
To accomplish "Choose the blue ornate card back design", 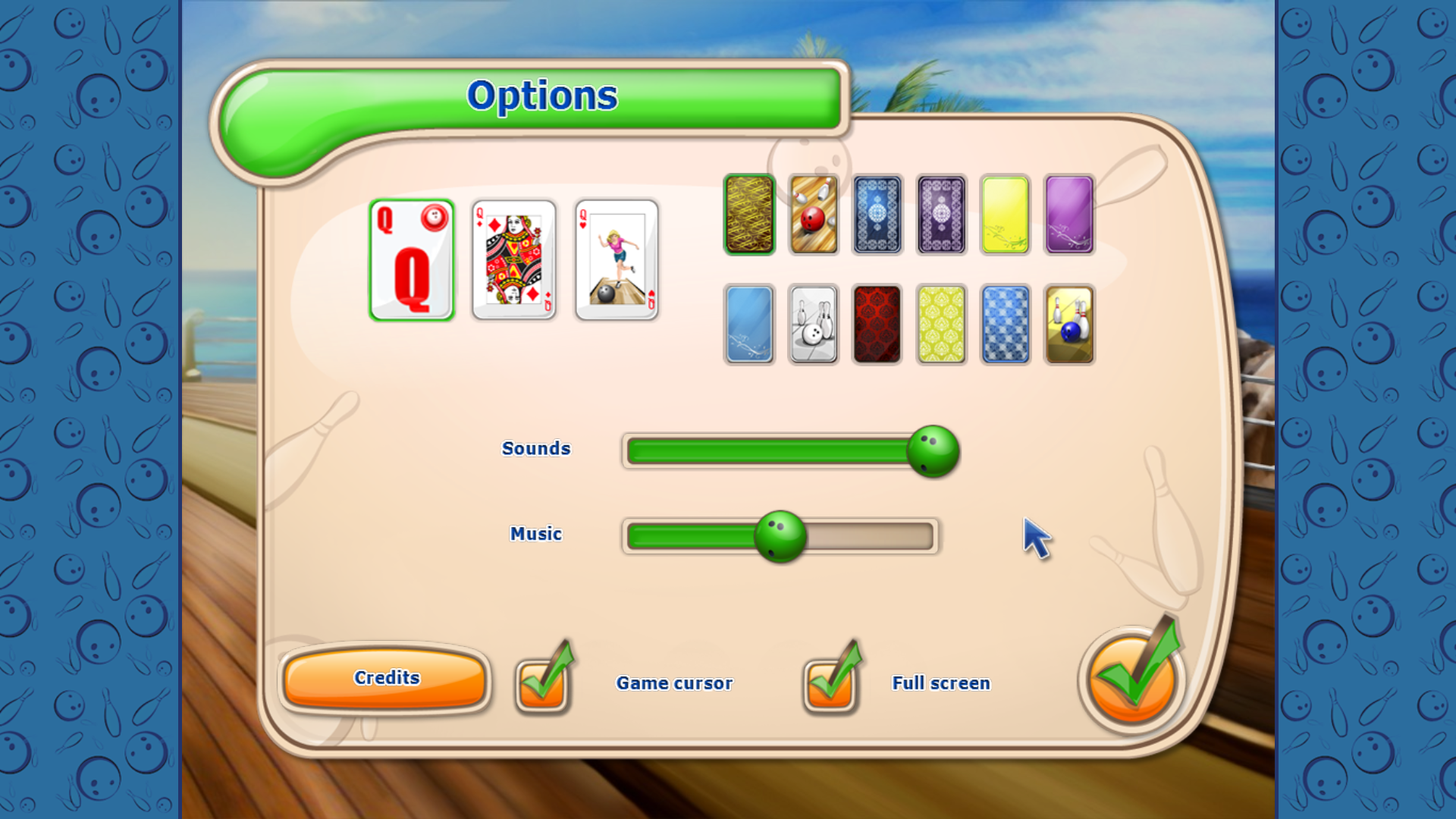I will [877, 213].
